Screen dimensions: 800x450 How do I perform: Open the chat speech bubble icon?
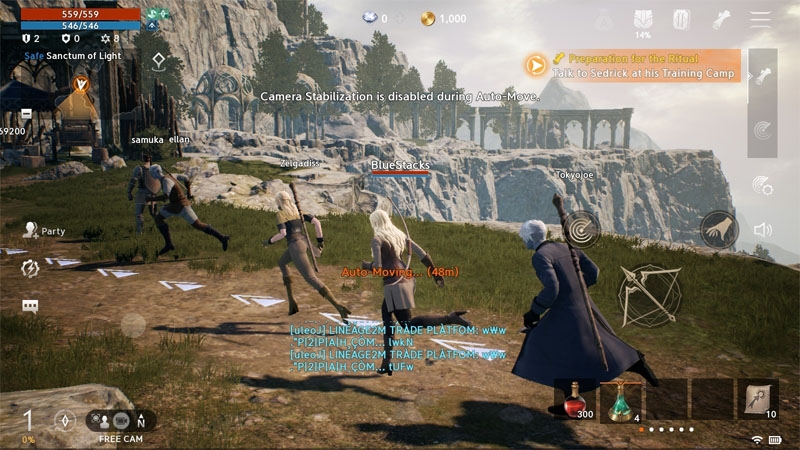30,306
